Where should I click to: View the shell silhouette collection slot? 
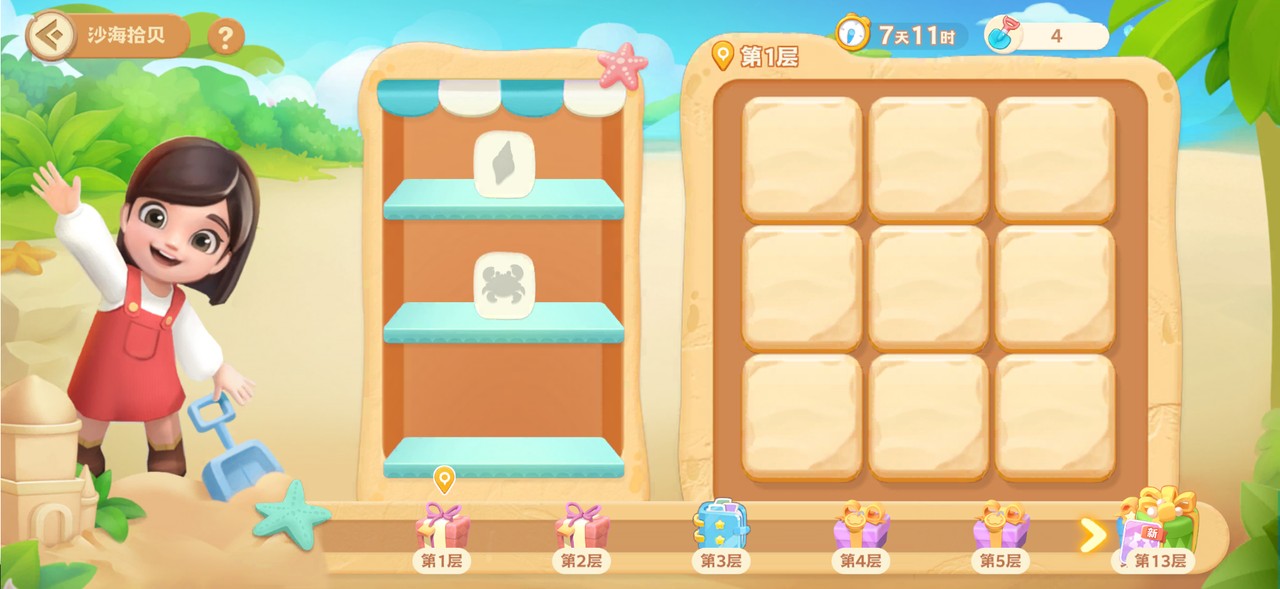point(504,164)
